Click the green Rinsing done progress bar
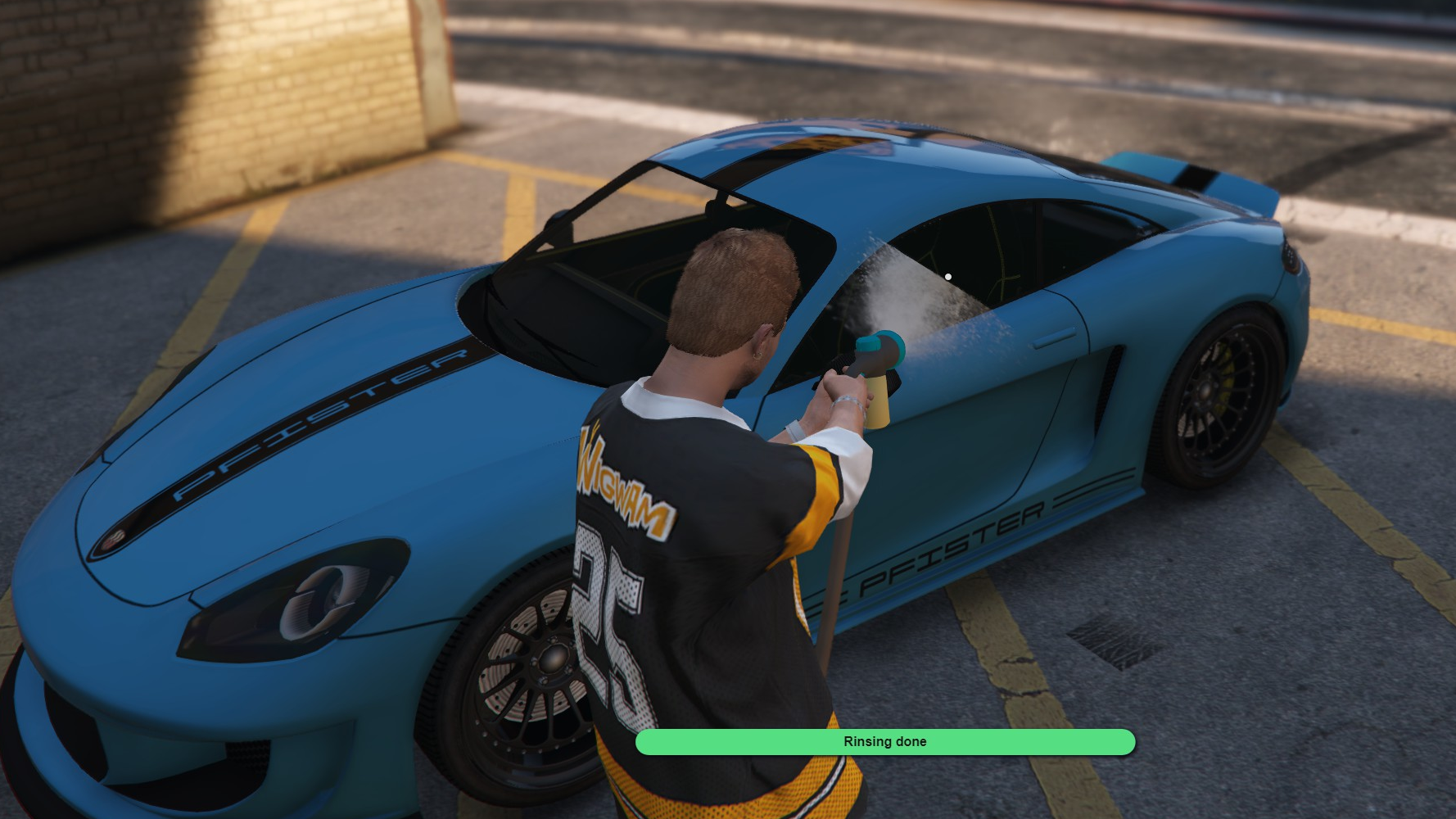1456x819 pixels. 885,741
